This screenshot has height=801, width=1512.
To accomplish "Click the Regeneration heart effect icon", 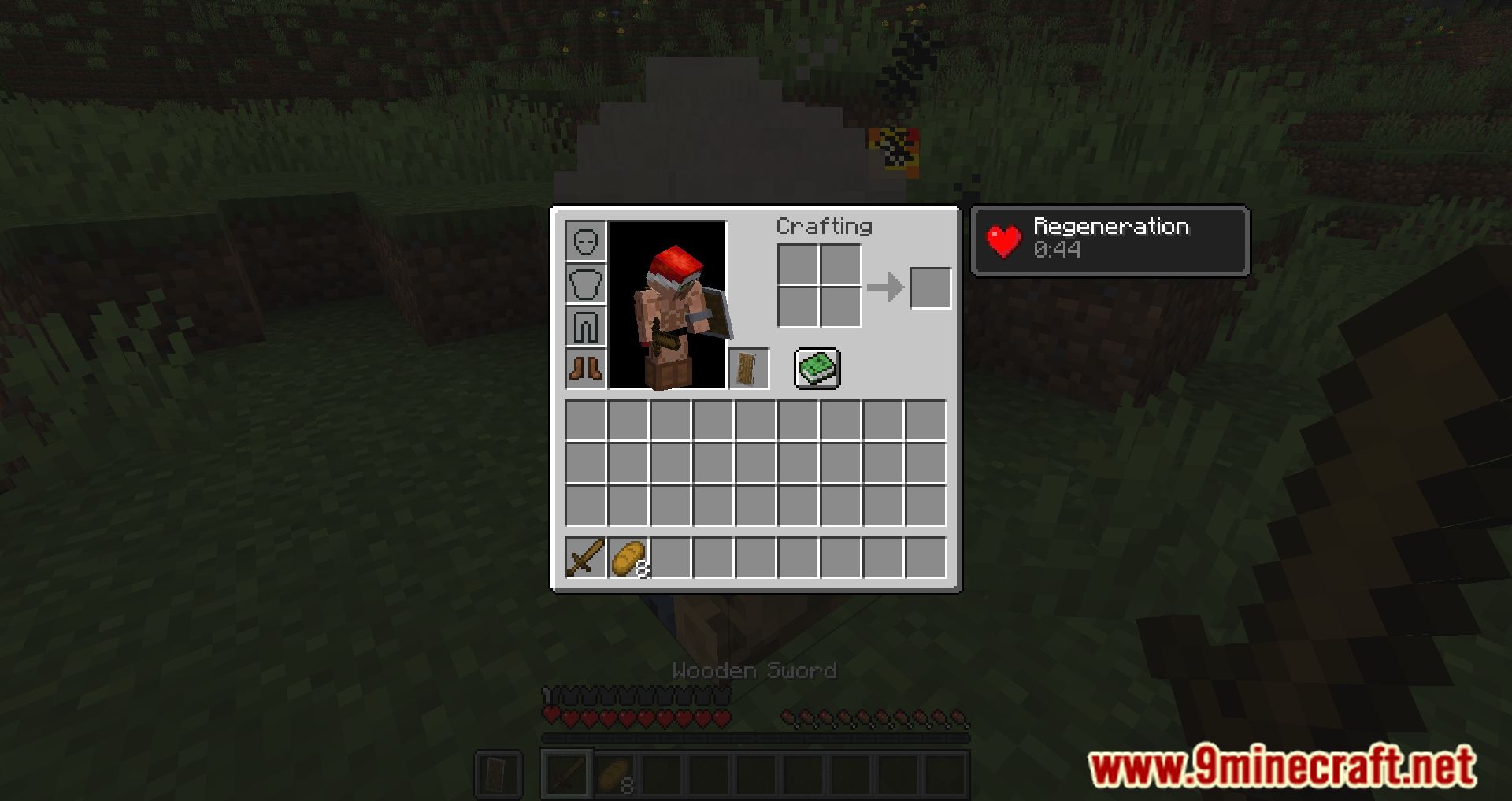I will [x=1006, y=240].
